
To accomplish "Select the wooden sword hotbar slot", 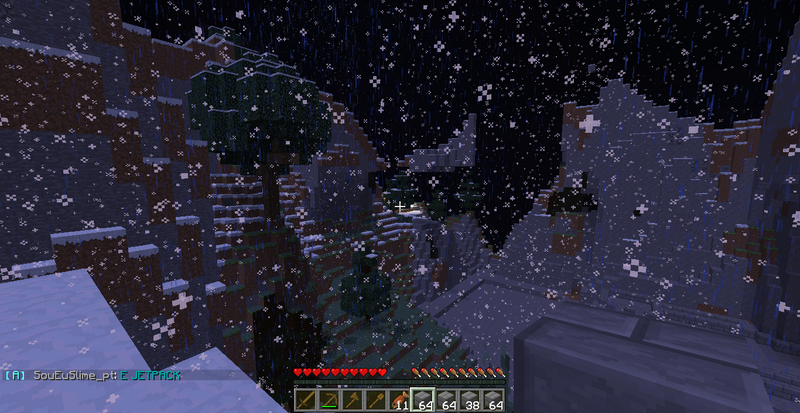I will click(x=306, y=399).
